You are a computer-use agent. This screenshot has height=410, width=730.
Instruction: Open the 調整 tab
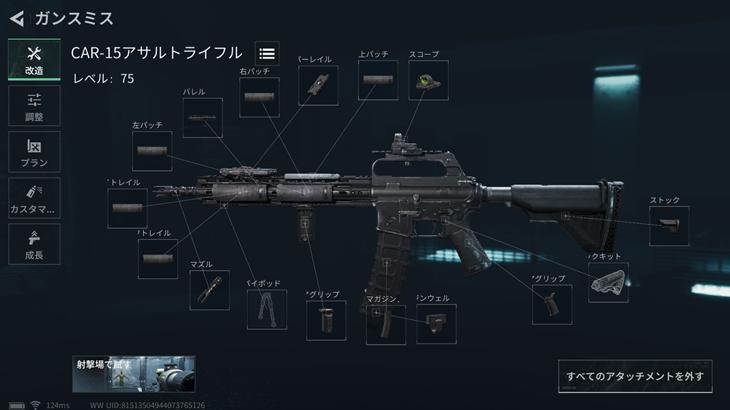pos(34,106)
